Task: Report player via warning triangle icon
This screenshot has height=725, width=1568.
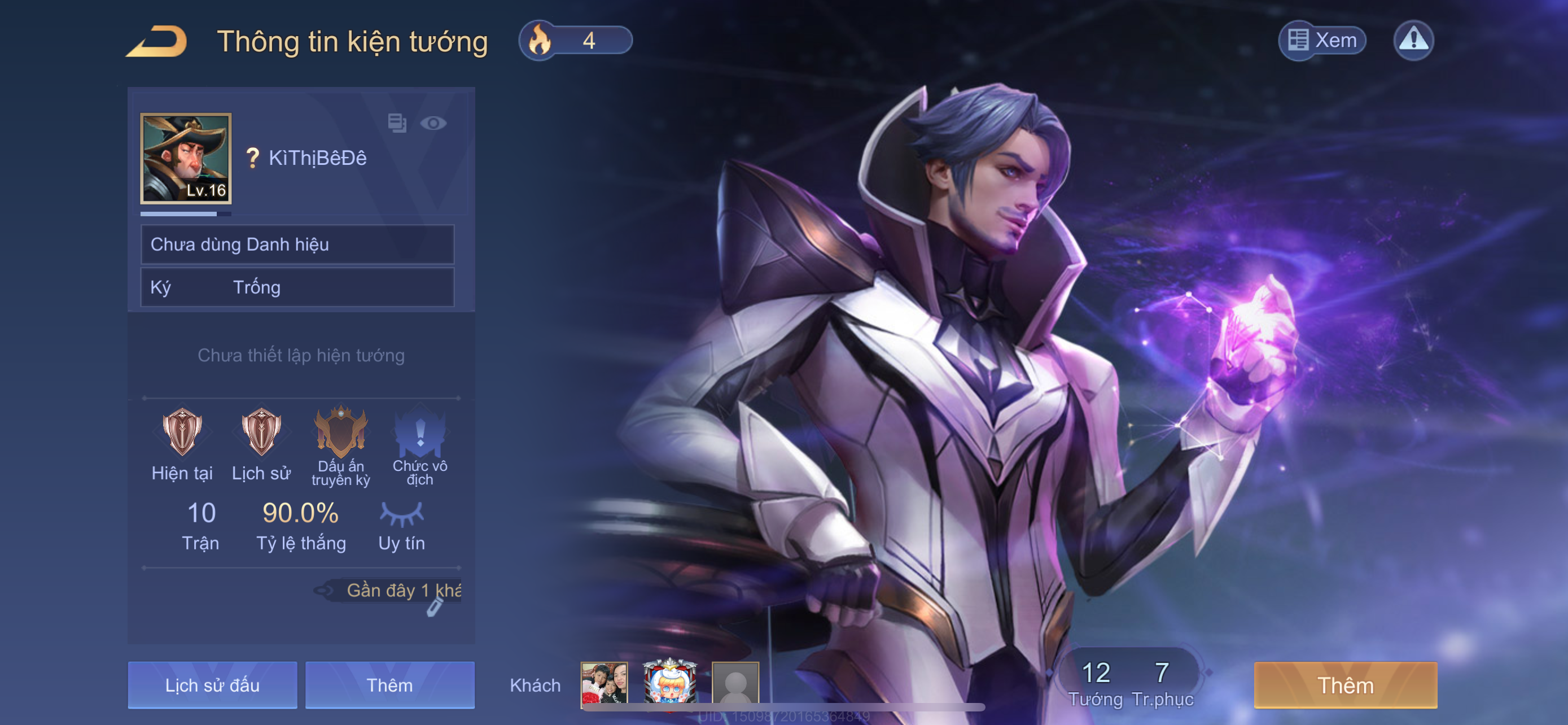Action: 1413,41
